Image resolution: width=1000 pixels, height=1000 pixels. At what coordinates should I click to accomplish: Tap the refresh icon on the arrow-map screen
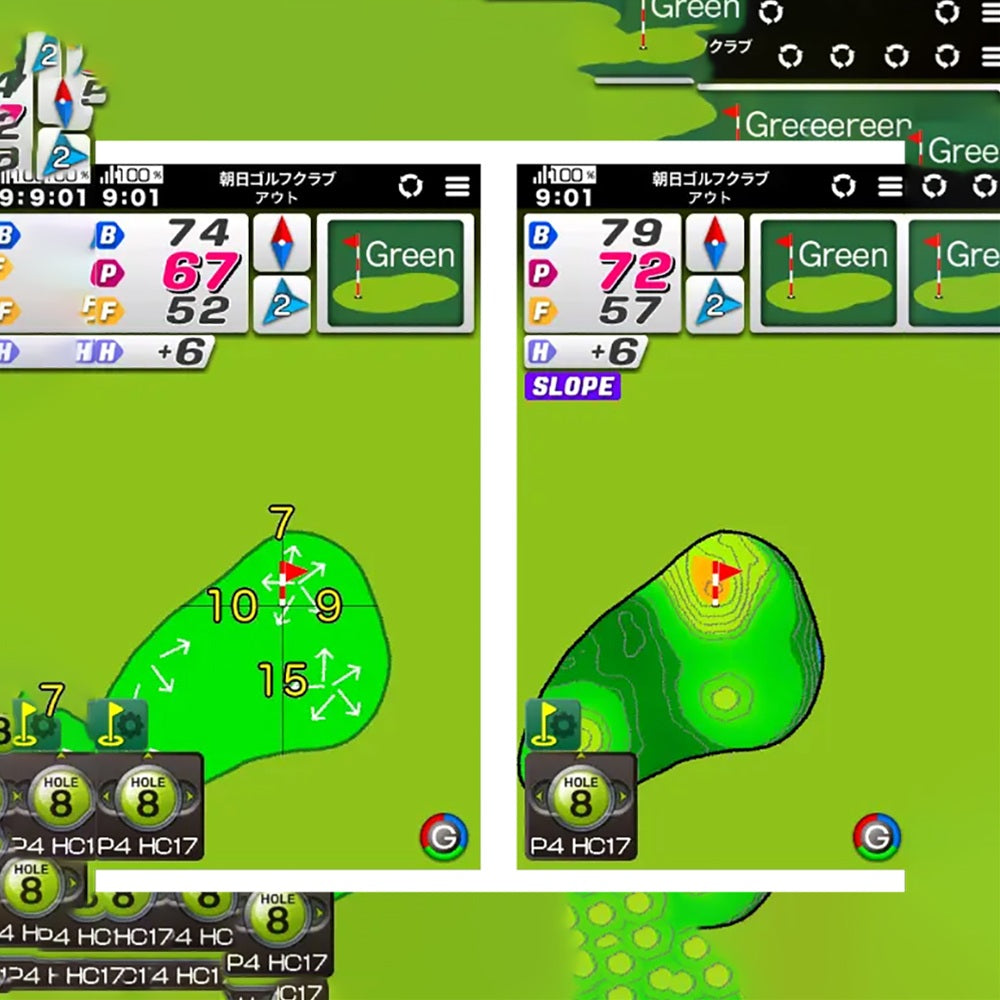(410, 187)
